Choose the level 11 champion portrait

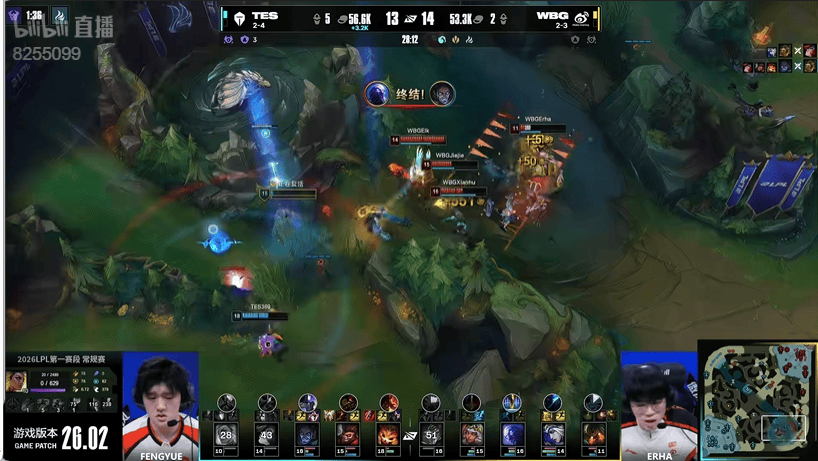[x=594, y=435]
